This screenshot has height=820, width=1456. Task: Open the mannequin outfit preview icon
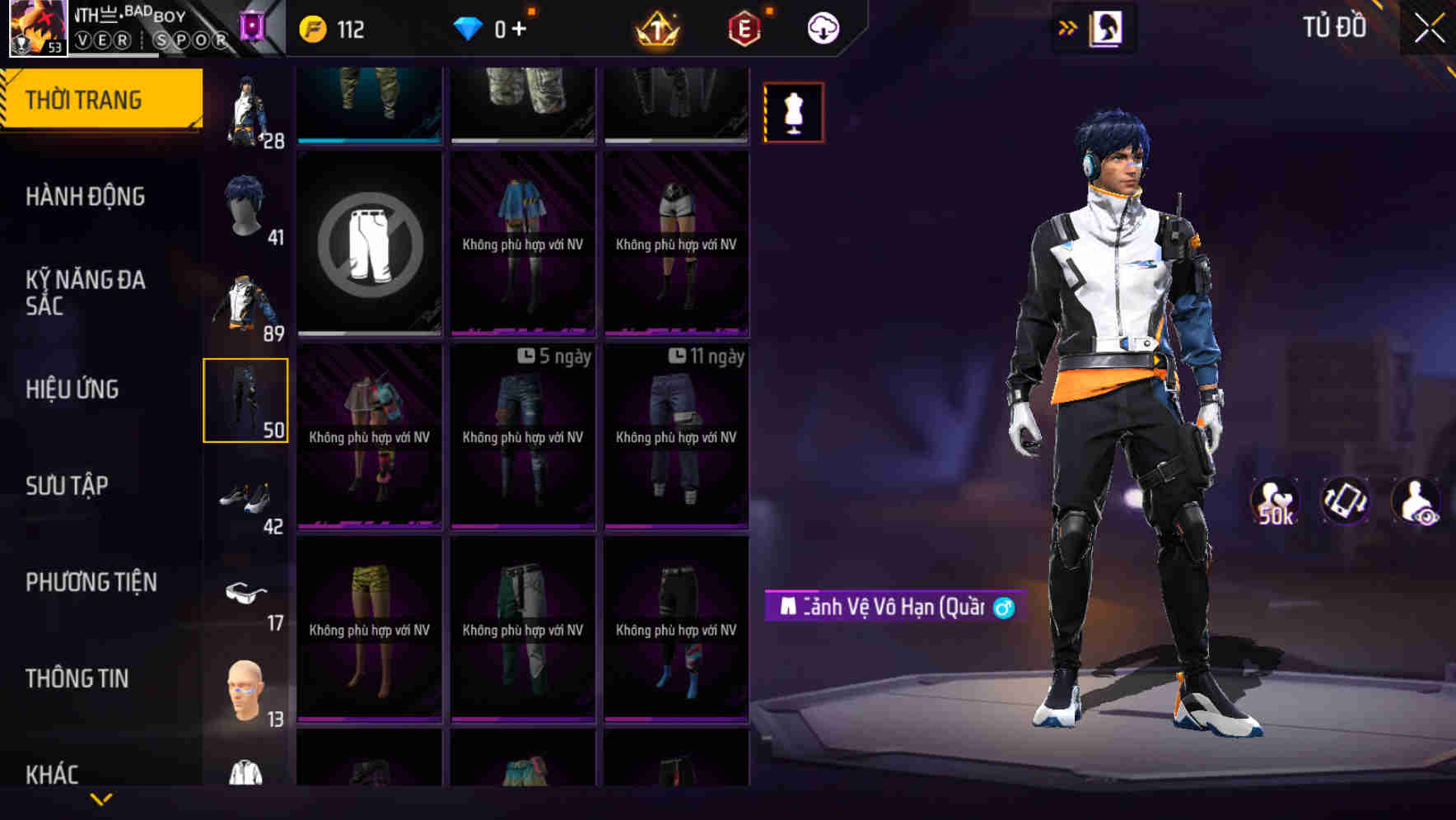tap(793, 112)
